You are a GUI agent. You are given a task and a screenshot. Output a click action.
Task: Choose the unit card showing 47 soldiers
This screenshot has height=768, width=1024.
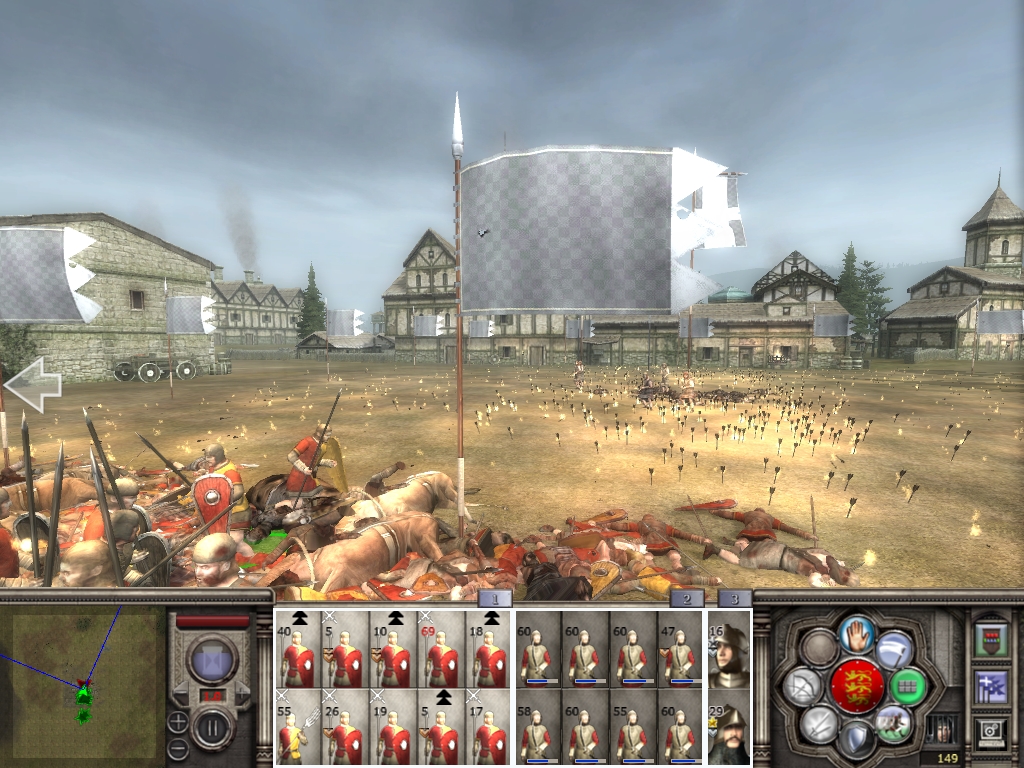(x=679, y=649)
